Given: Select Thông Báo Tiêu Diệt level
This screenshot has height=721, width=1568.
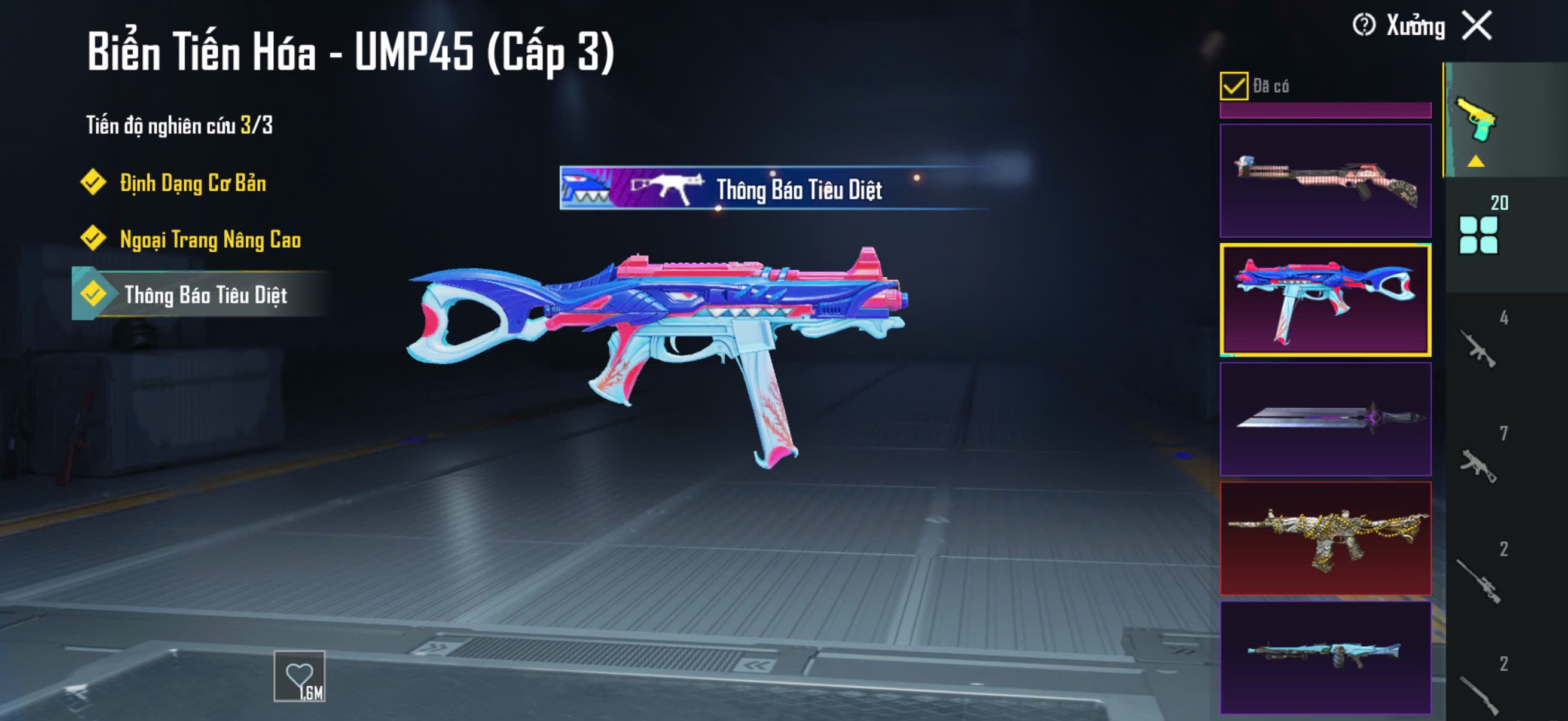Looking at the screenshot, I should point(205,295).
